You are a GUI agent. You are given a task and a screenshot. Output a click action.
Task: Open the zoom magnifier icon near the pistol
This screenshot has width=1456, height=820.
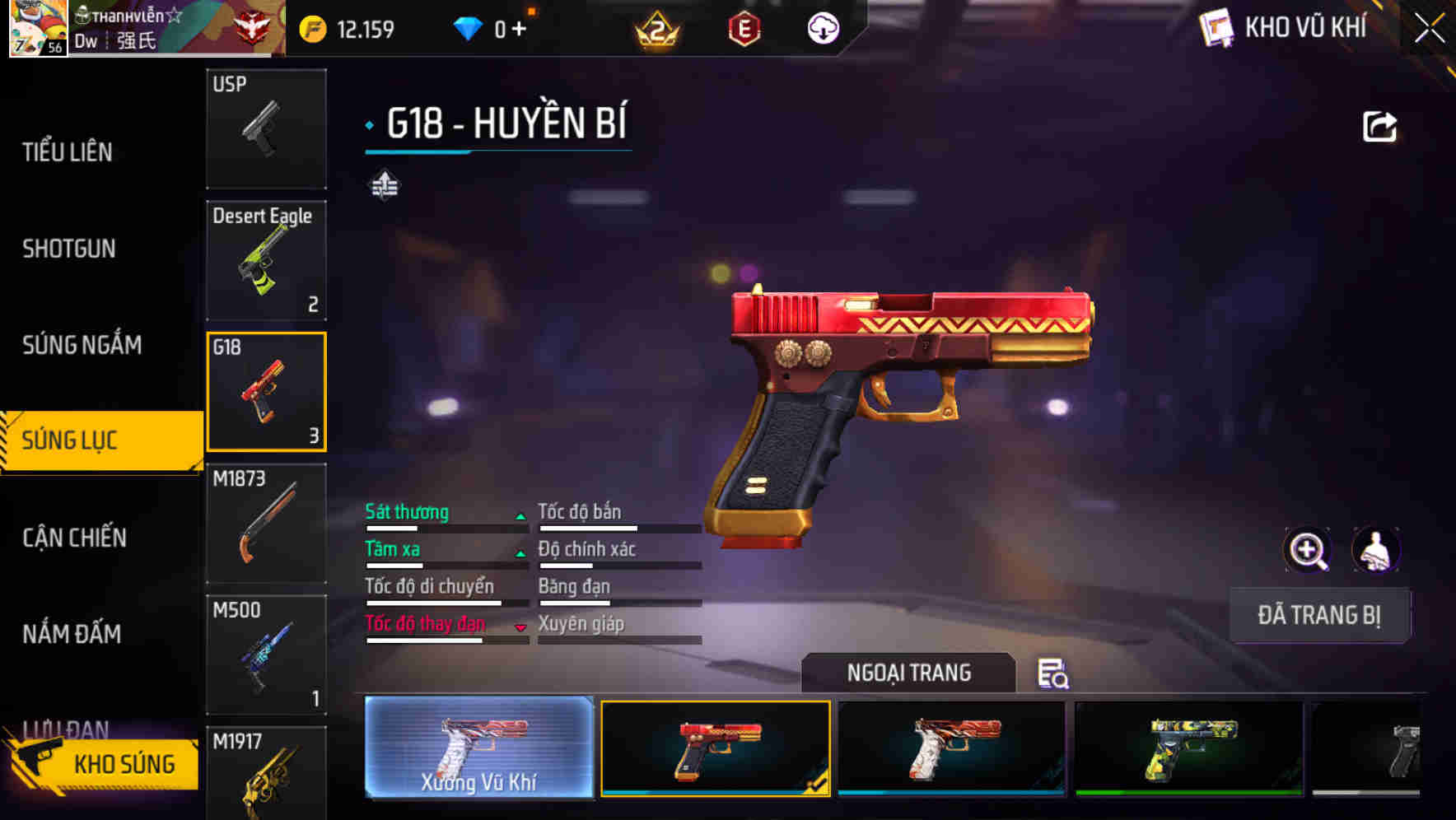tap(1308, 550)
